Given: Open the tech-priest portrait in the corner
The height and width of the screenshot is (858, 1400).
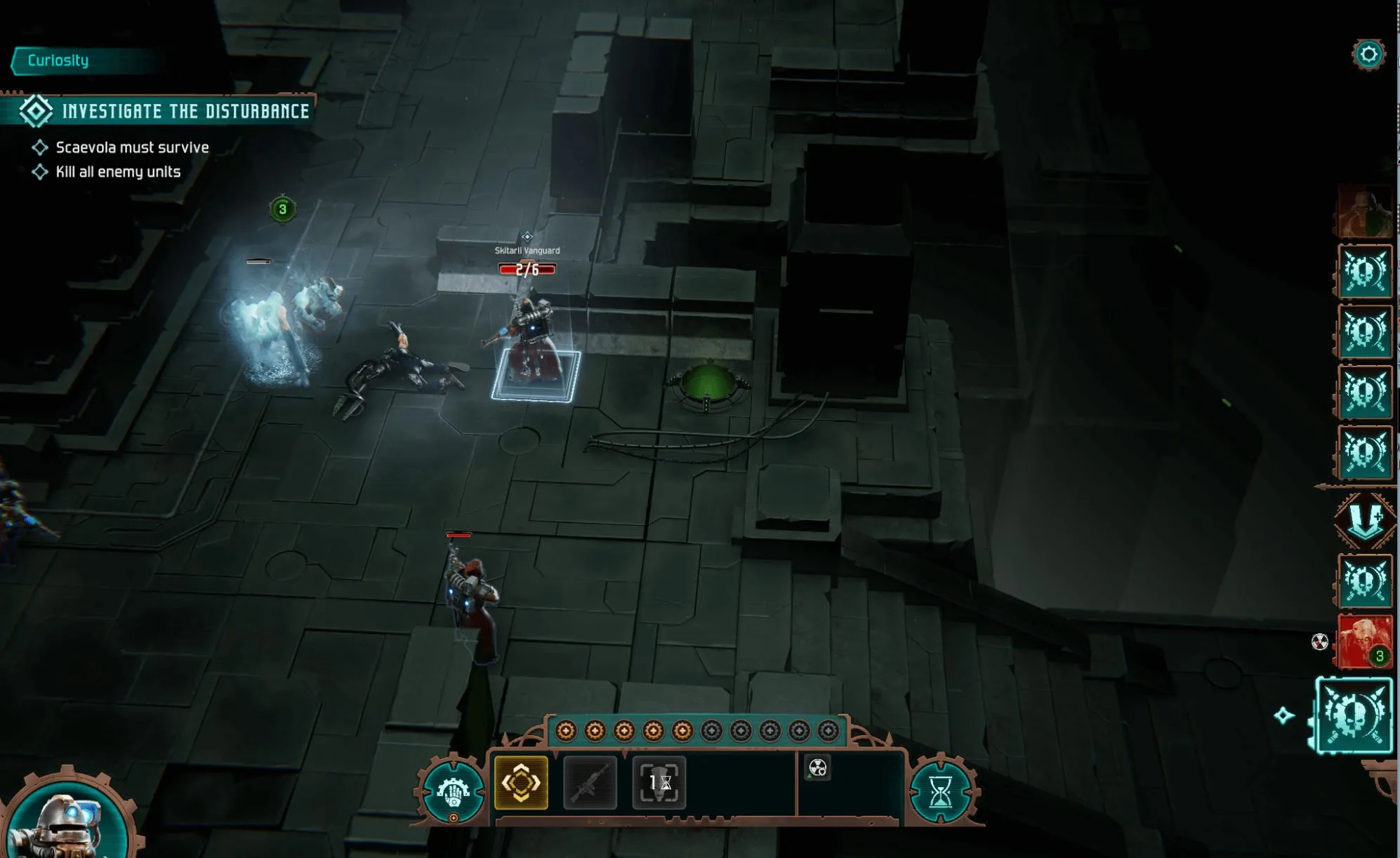Looking at the screenshot, I should tap(67, 821).
